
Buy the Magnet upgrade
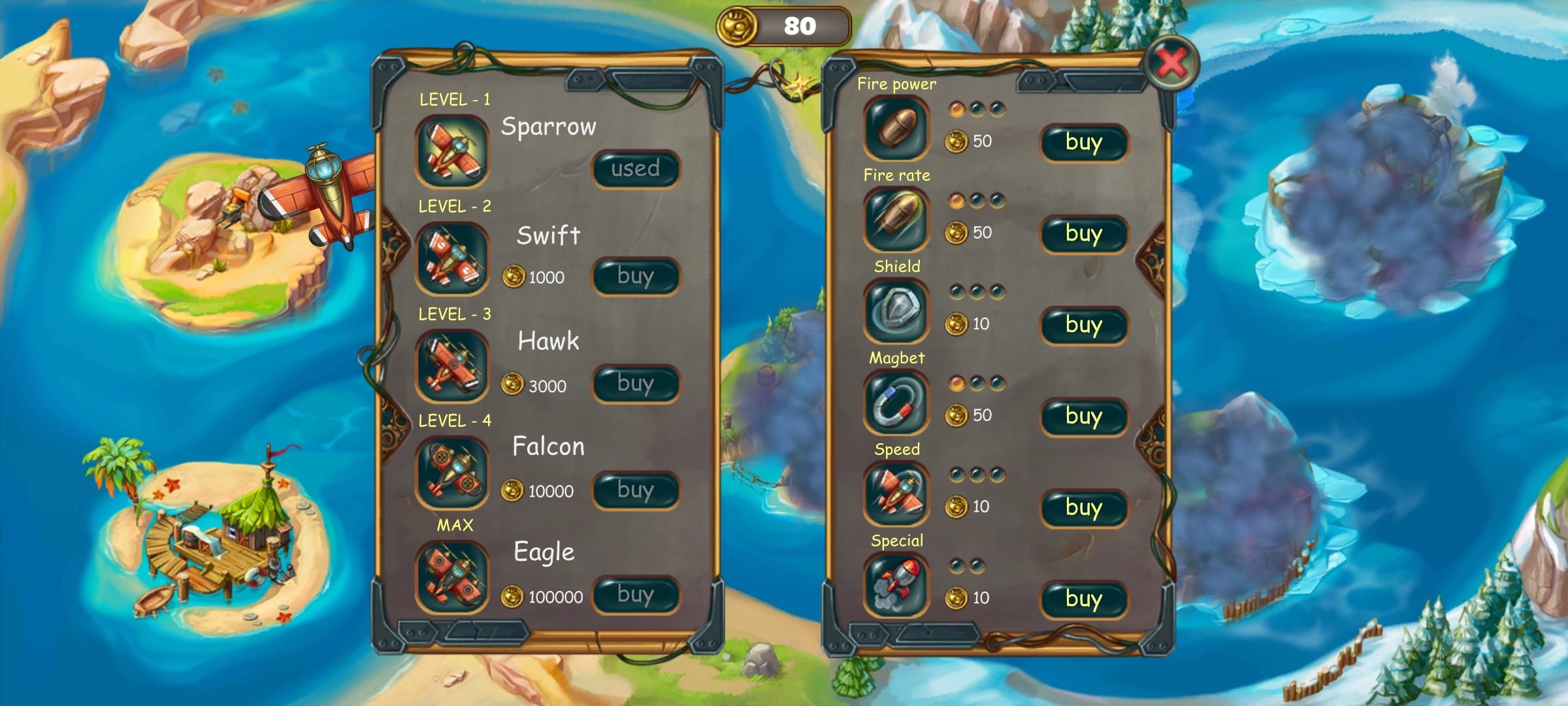(1084, 417)
